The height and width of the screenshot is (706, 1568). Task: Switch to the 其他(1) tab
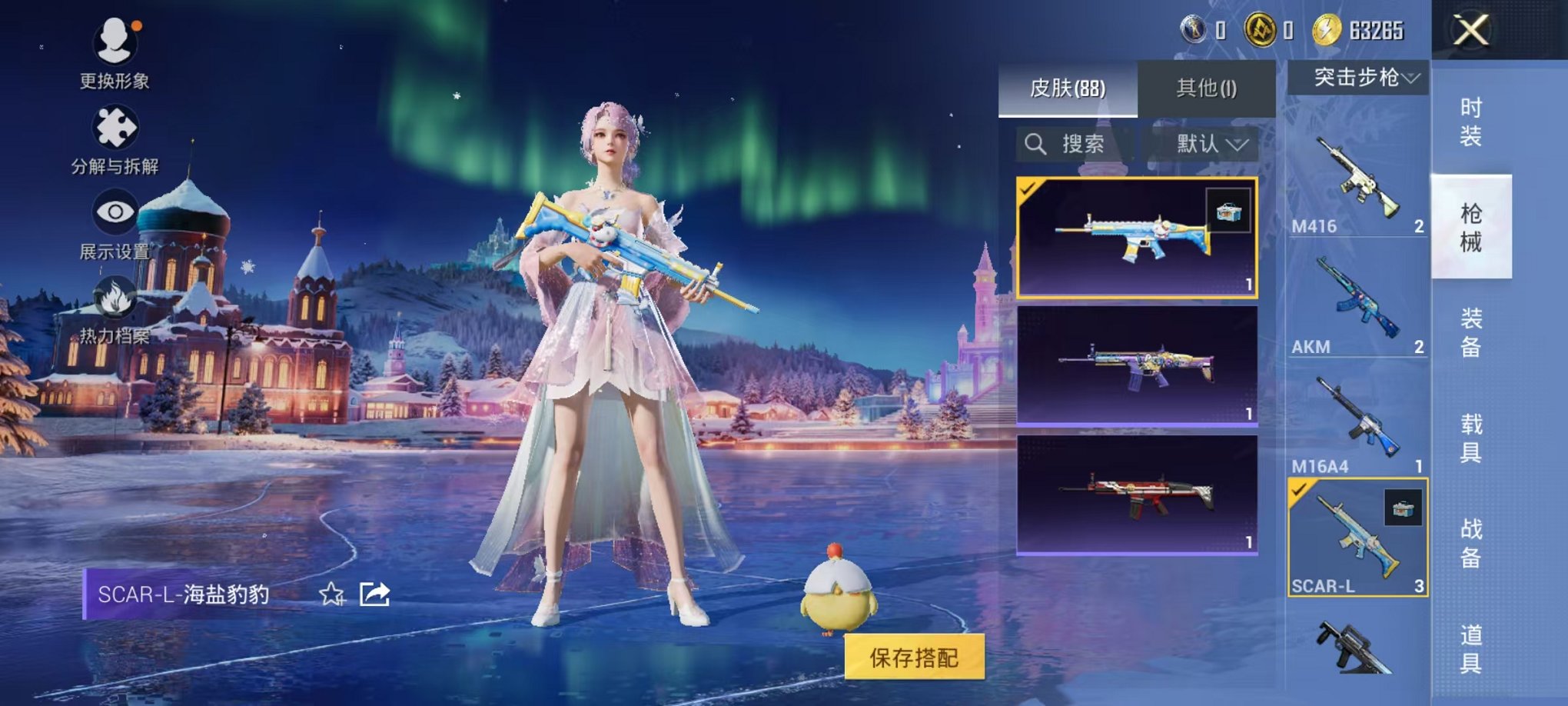click(1206, 88)
